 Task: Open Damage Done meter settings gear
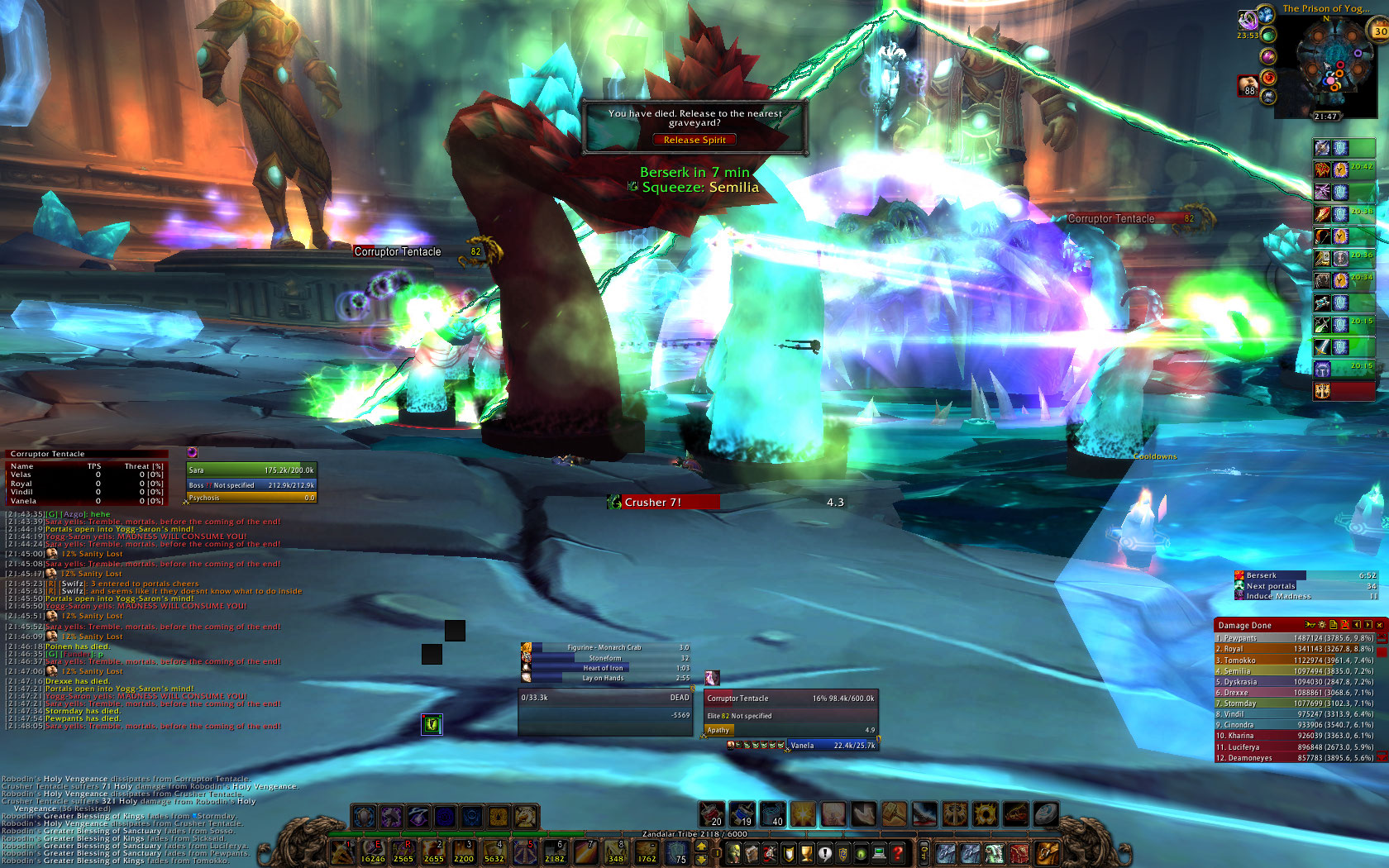[1321, 625]
